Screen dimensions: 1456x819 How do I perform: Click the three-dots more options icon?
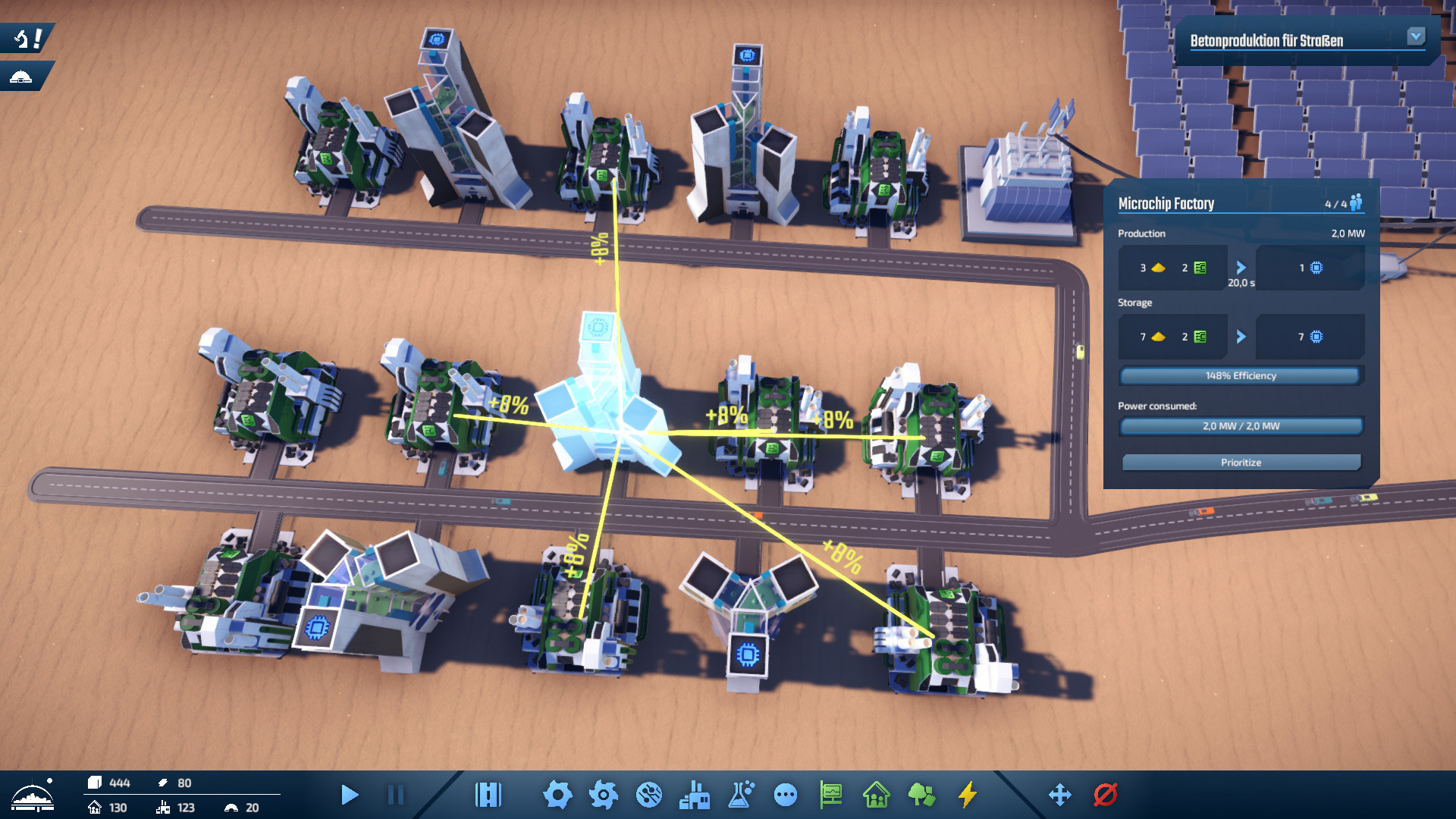point(786,795)
